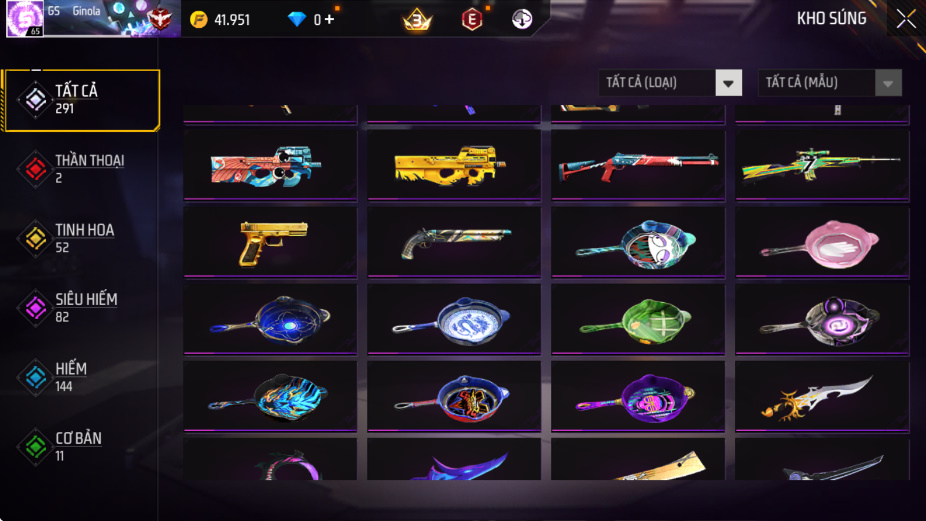Close the Kho Súng weapon vault
This screenshot has height=521, width=926.
(x=905, y=19)
